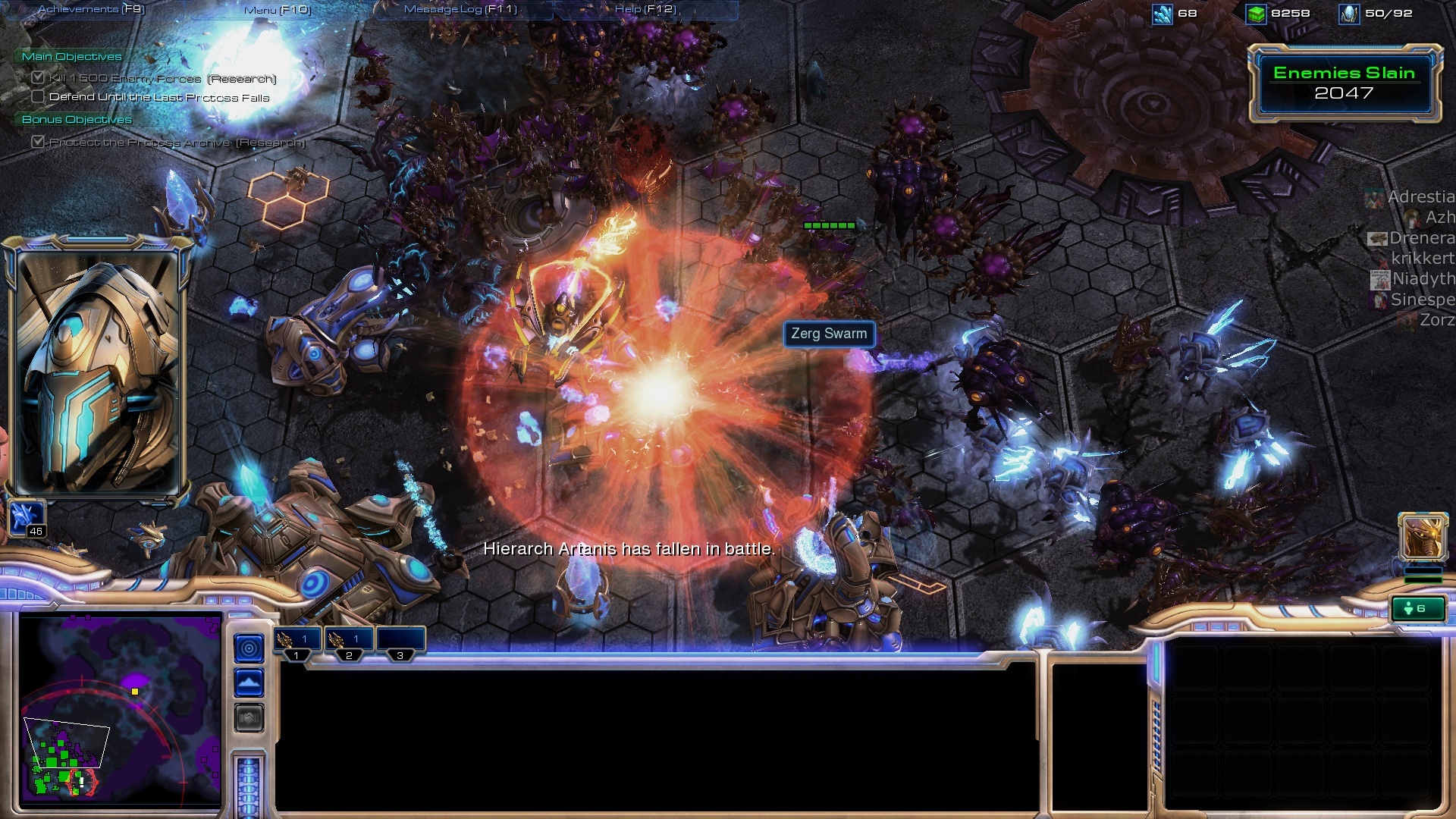
Task: Open the Achievements (F9) panel
Action: pyautogui.click(x=91, y=9)
